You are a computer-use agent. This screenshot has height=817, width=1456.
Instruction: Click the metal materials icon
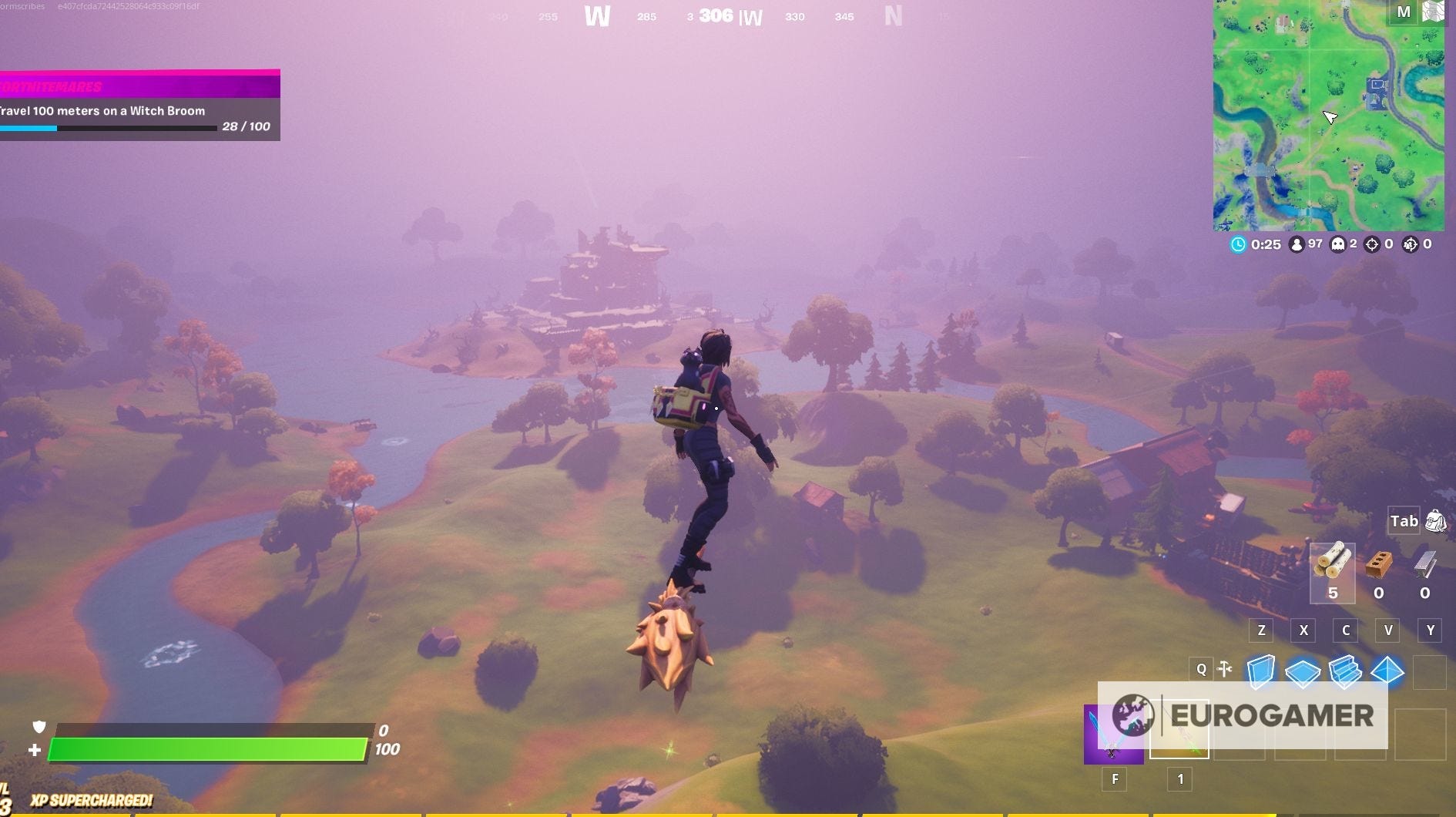pos(1425,565)
